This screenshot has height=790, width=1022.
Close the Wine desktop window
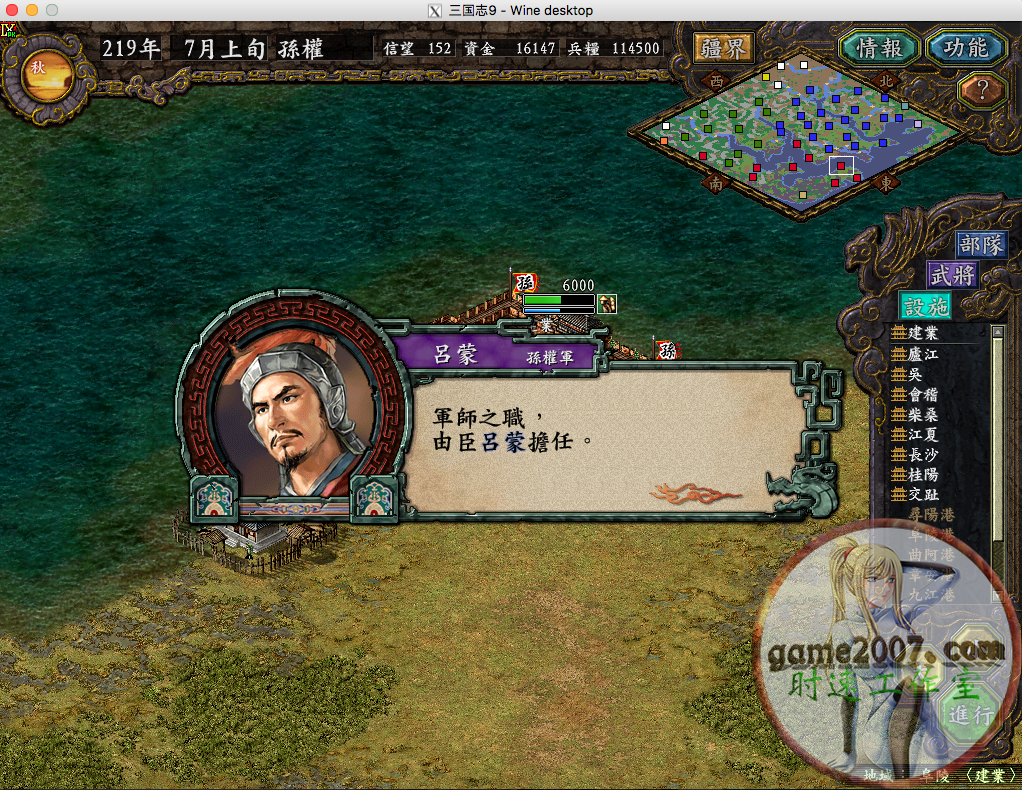point(12,10)
